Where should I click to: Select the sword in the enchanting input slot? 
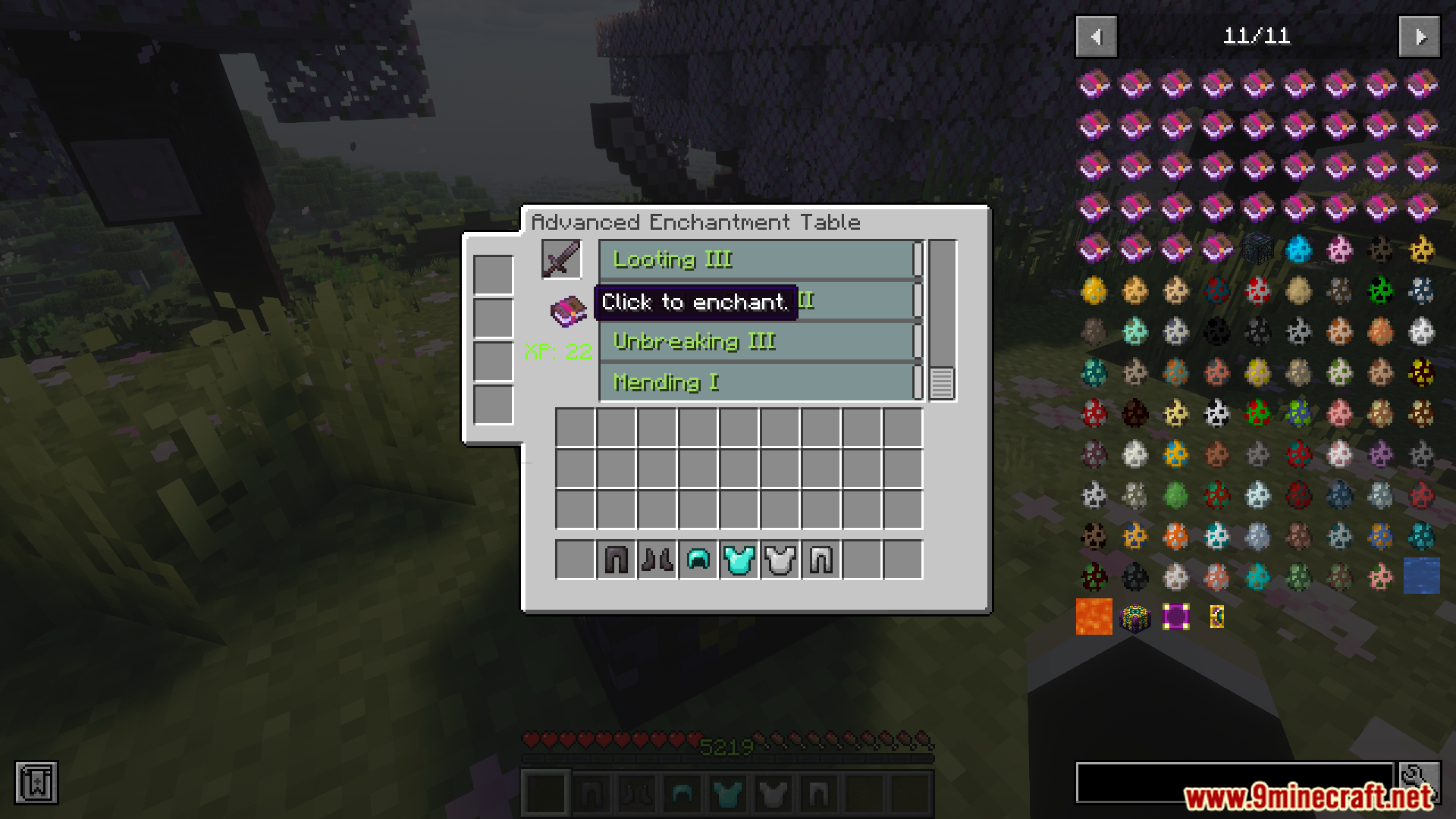(x=560, y=259)
